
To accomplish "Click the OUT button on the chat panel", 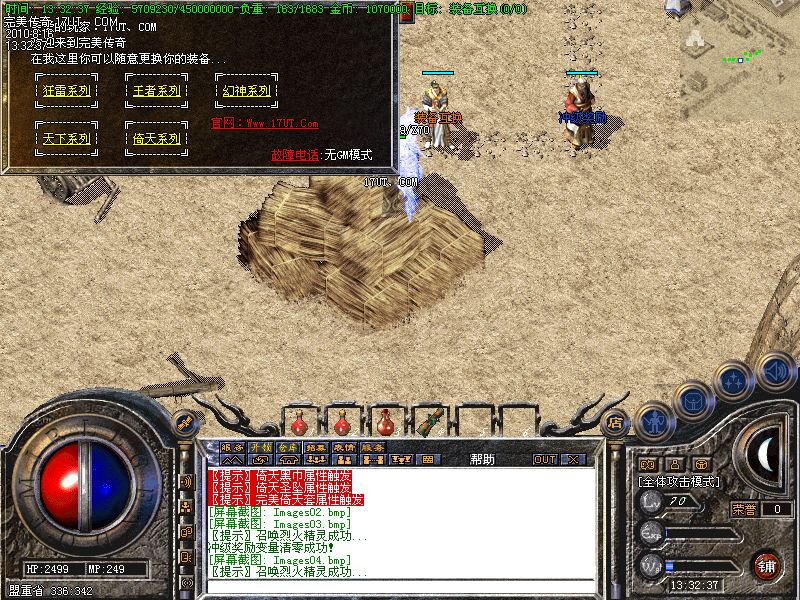I will [x=545, y=460].
